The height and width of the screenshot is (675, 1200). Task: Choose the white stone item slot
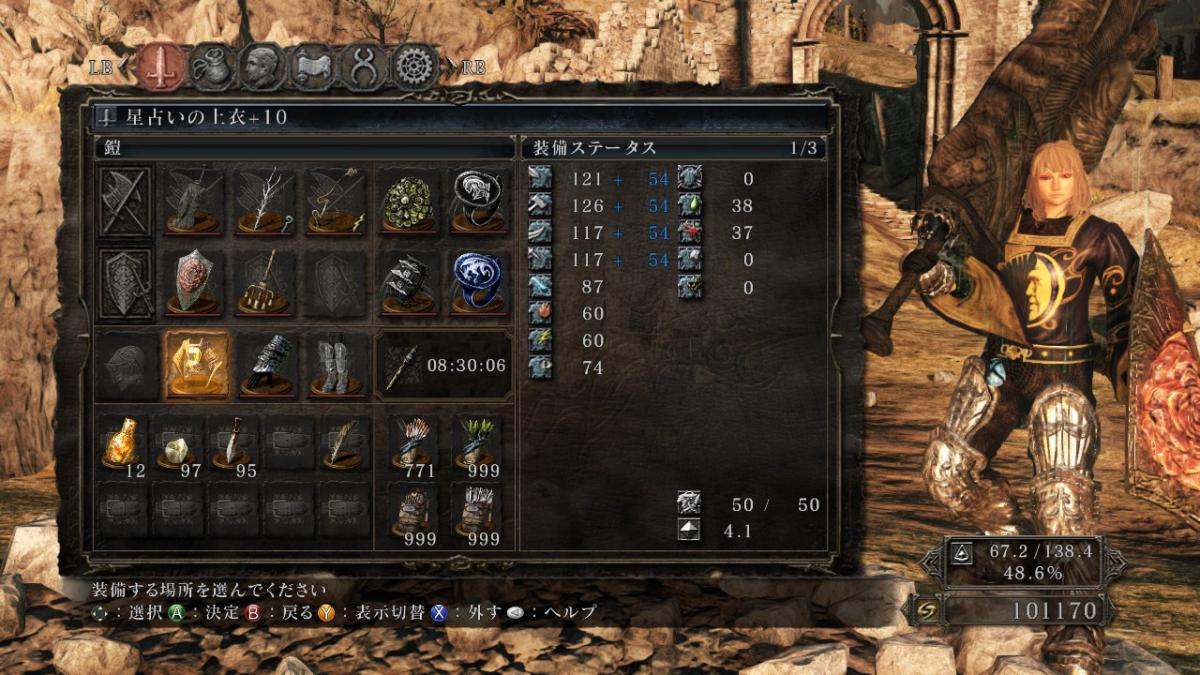pos(177,443)
